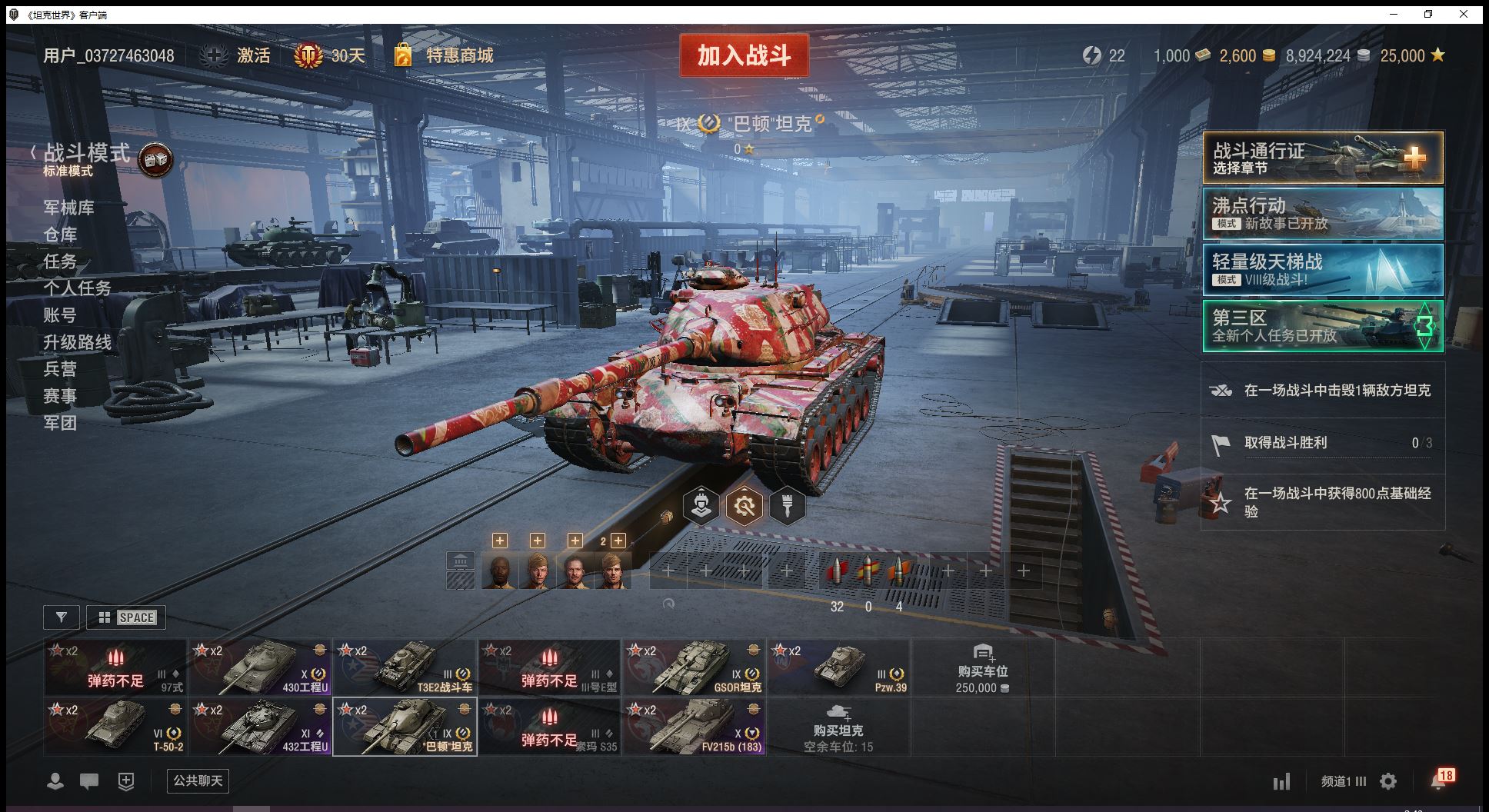Open the 特惠商城 shop
Screen dimensions: 1489x812
(x=458, y=55)
